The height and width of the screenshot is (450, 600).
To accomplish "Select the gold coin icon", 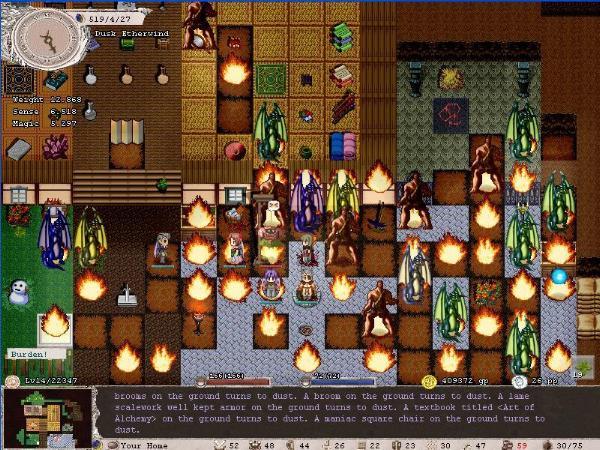I will pos(429,381).
